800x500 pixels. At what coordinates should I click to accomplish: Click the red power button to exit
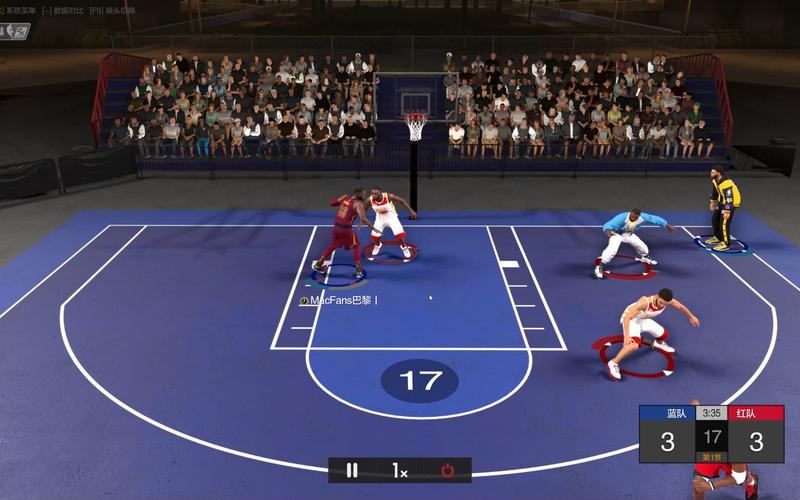(447, 470)
